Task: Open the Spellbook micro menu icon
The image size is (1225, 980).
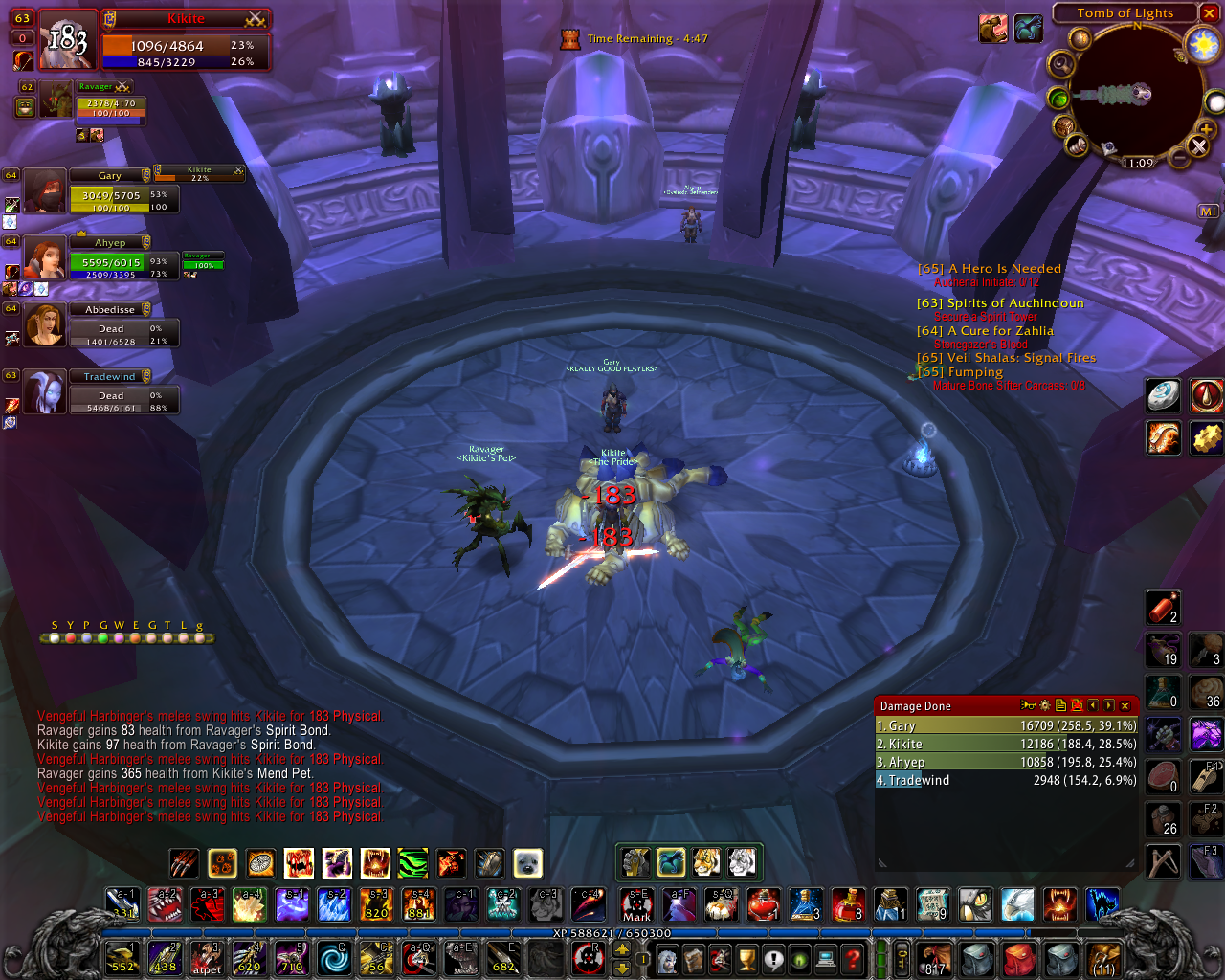Action: [x=693, y=960]
